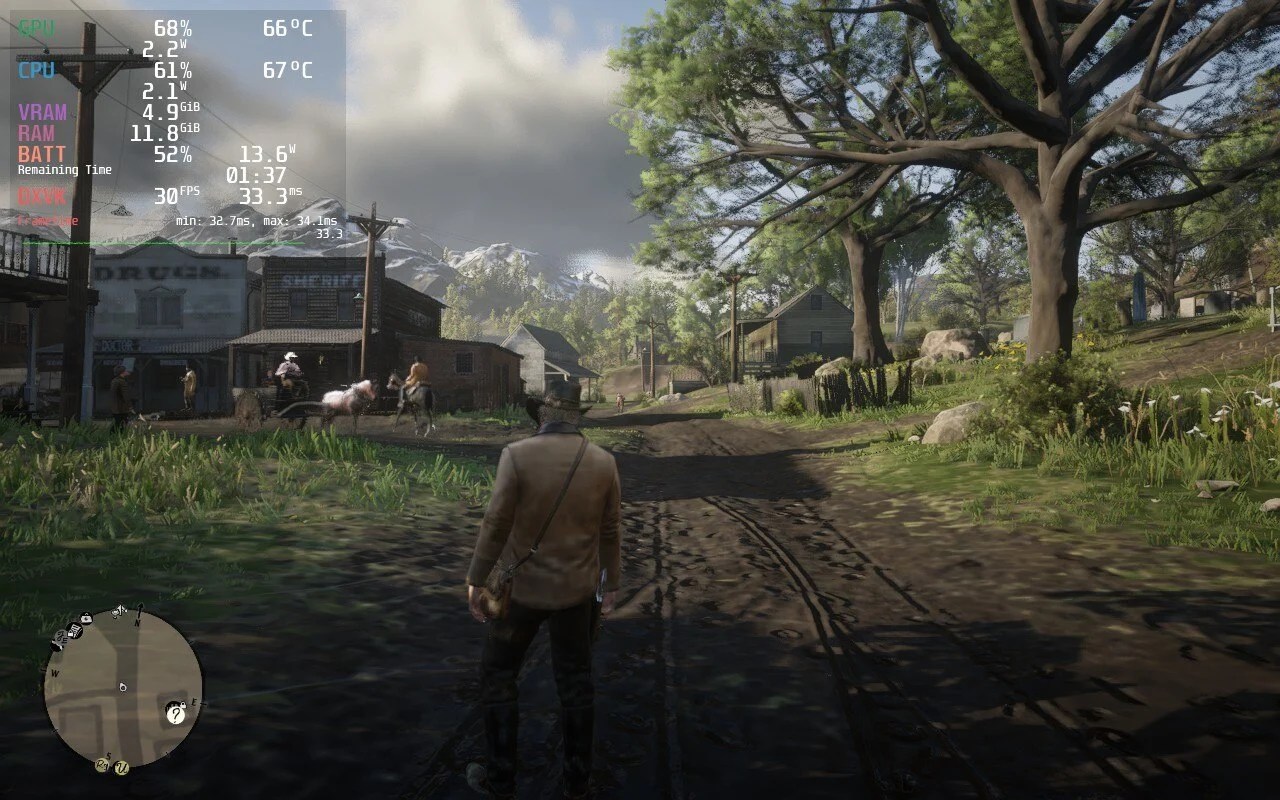Select the RAM label in the overlay
The height and width of the screenshot is (800, 1280).
(x=35, y=133)
